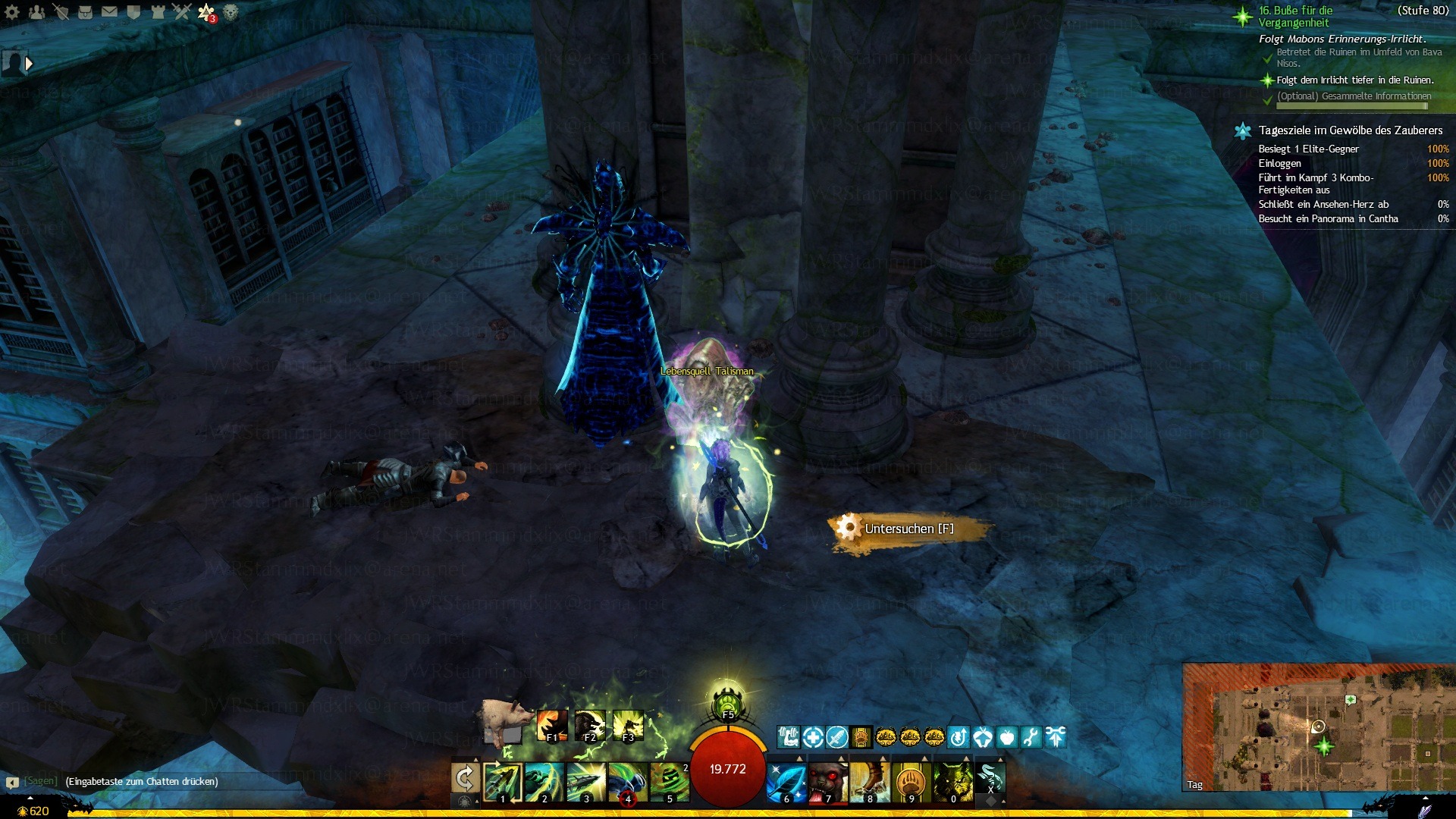Click the weapon swap button
This screenshot has height=819, width=1456.
(465, 778)
